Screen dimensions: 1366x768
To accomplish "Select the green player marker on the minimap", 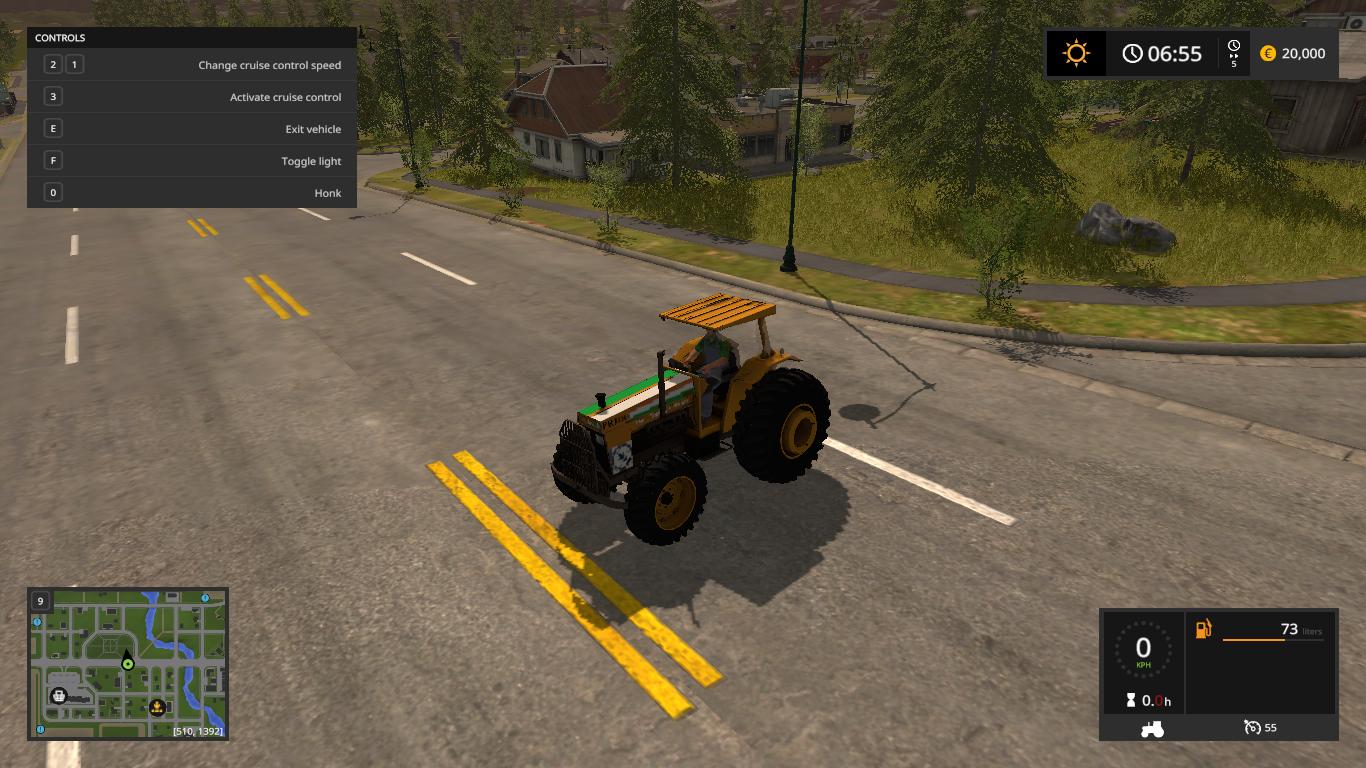I will pyautogui.click(x=128, y=663).
